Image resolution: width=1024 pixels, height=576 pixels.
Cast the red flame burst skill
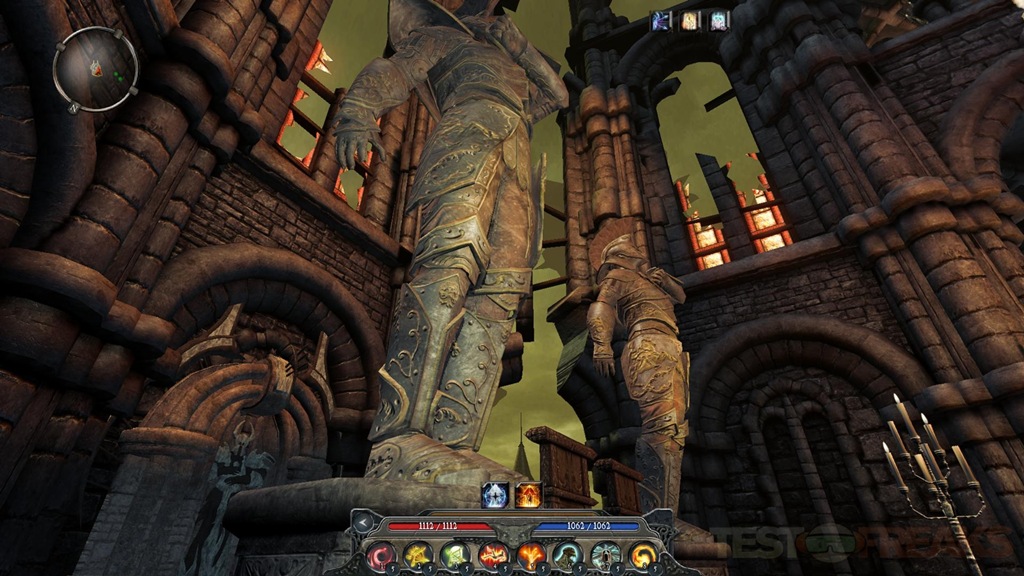(492, 556)
